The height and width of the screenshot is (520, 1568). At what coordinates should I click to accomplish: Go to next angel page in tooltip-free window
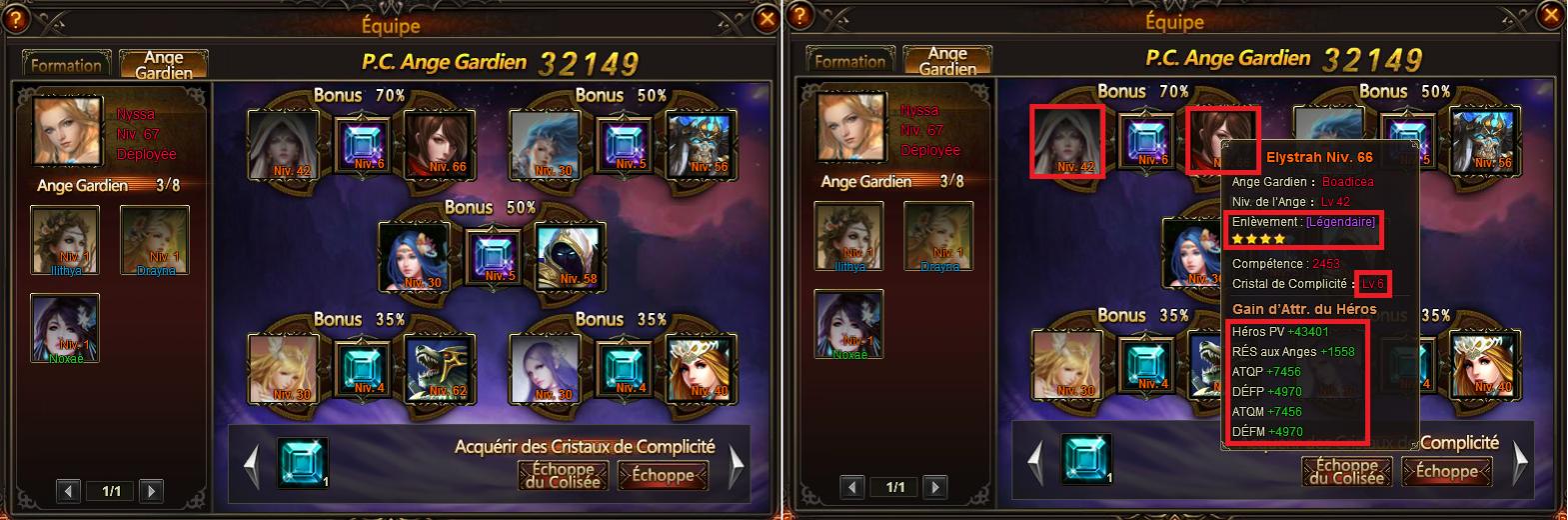click(x=151, y=491)
